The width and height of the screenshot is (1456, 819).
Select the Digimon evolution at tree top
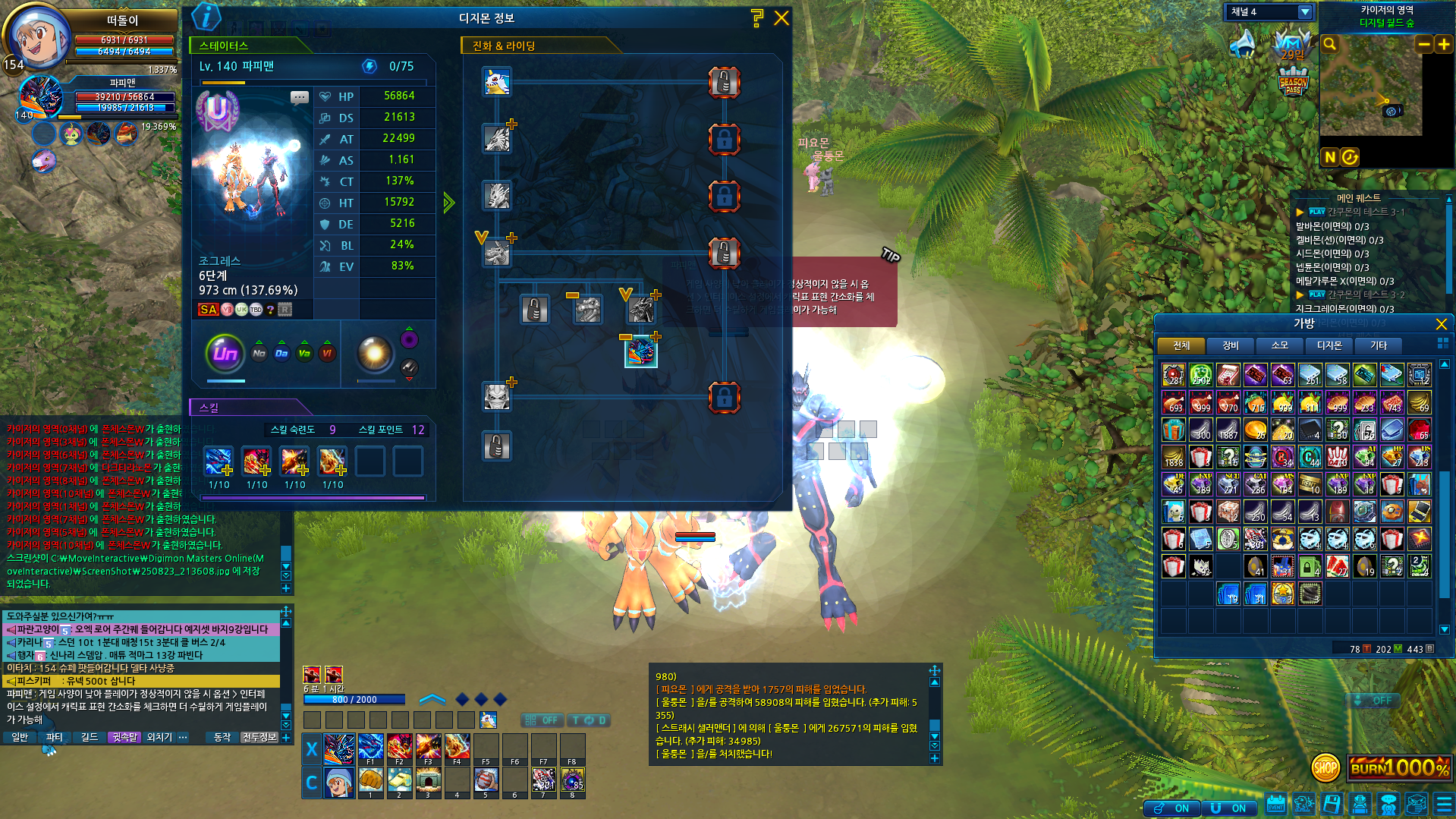[x=497, y=82]
